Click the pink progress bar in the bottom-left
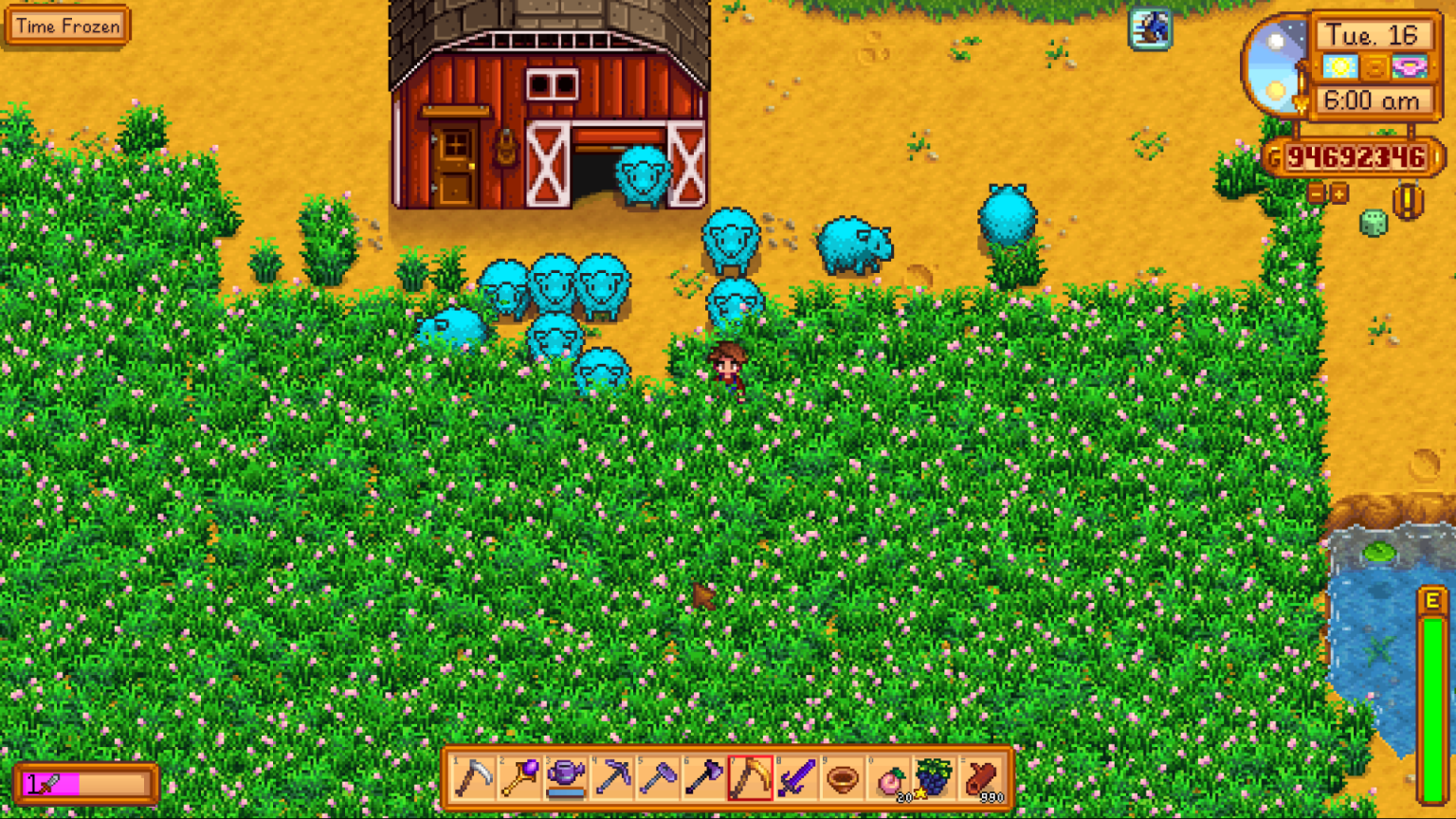 click(85, 783)
